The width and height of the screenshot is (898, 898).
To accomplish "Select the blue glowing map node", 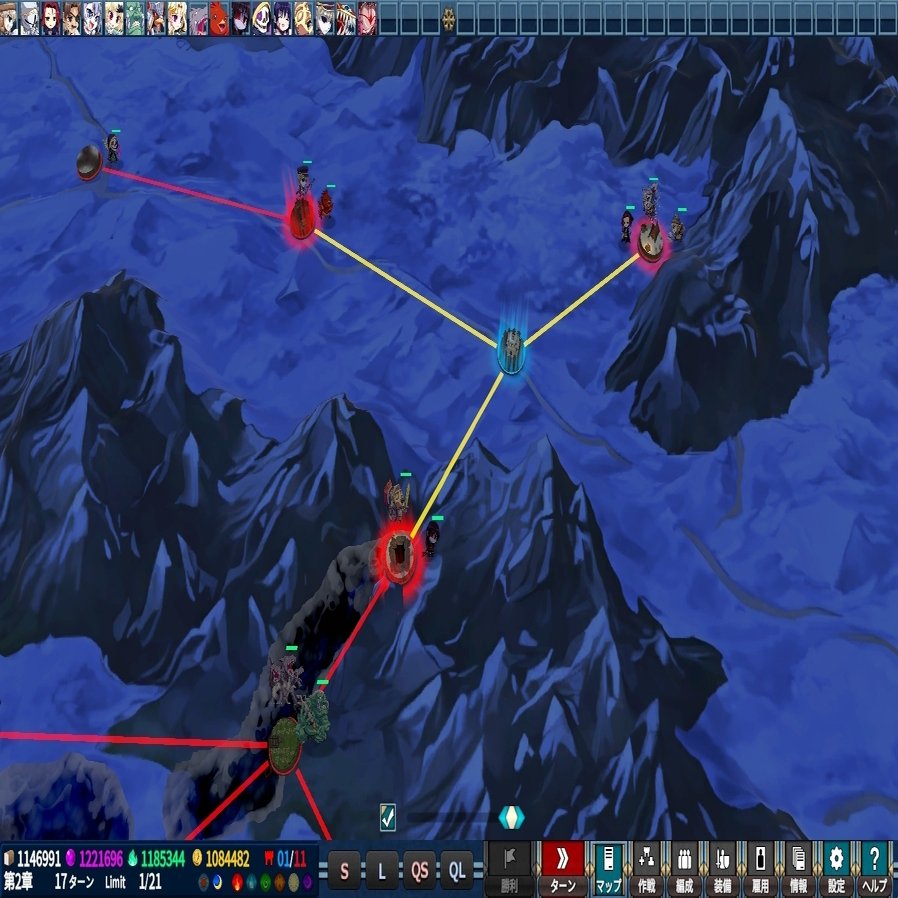I will coord(512,350).
